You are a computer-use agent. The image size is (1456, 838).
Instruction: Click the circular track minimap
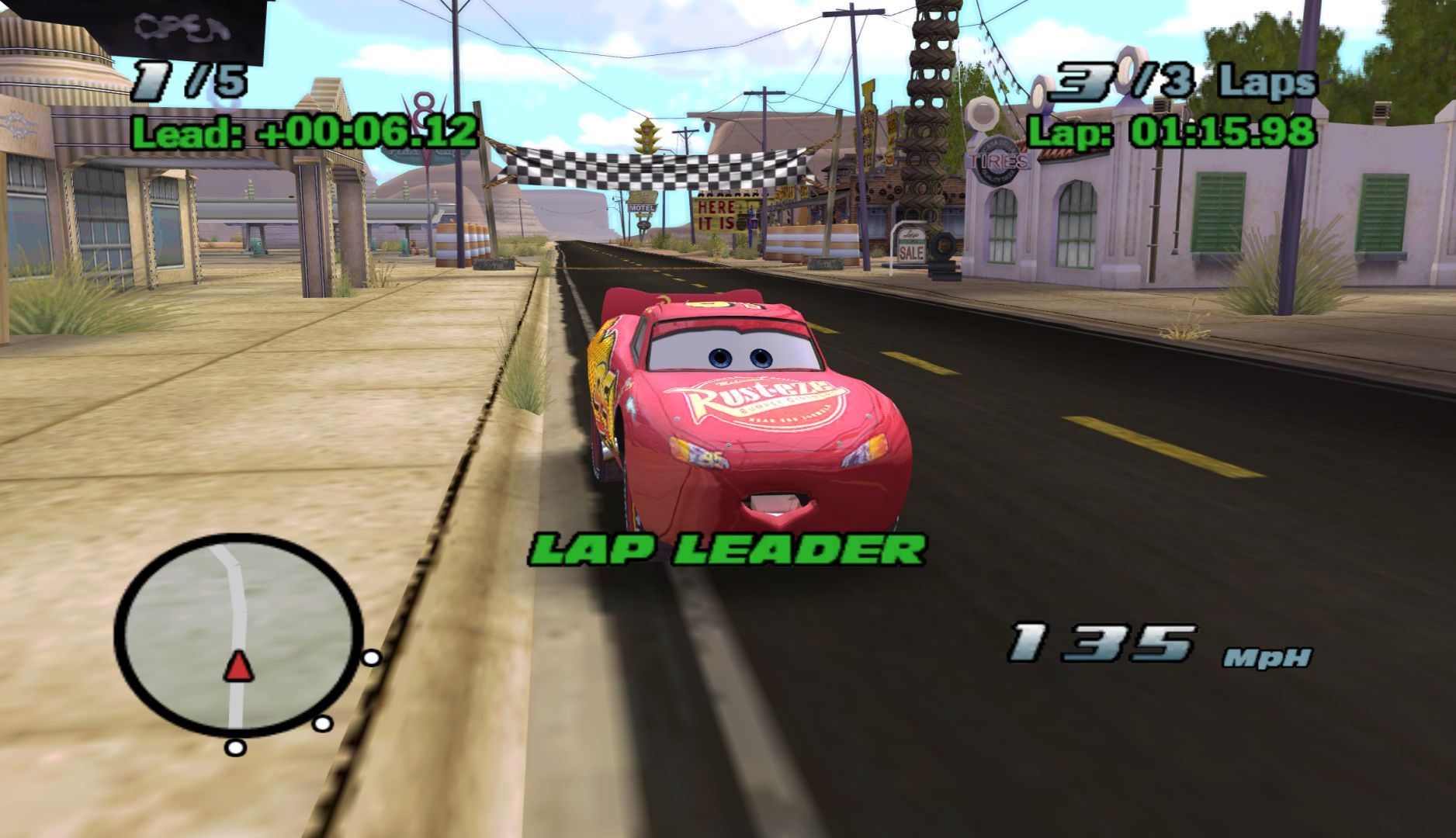click(238, 635)
